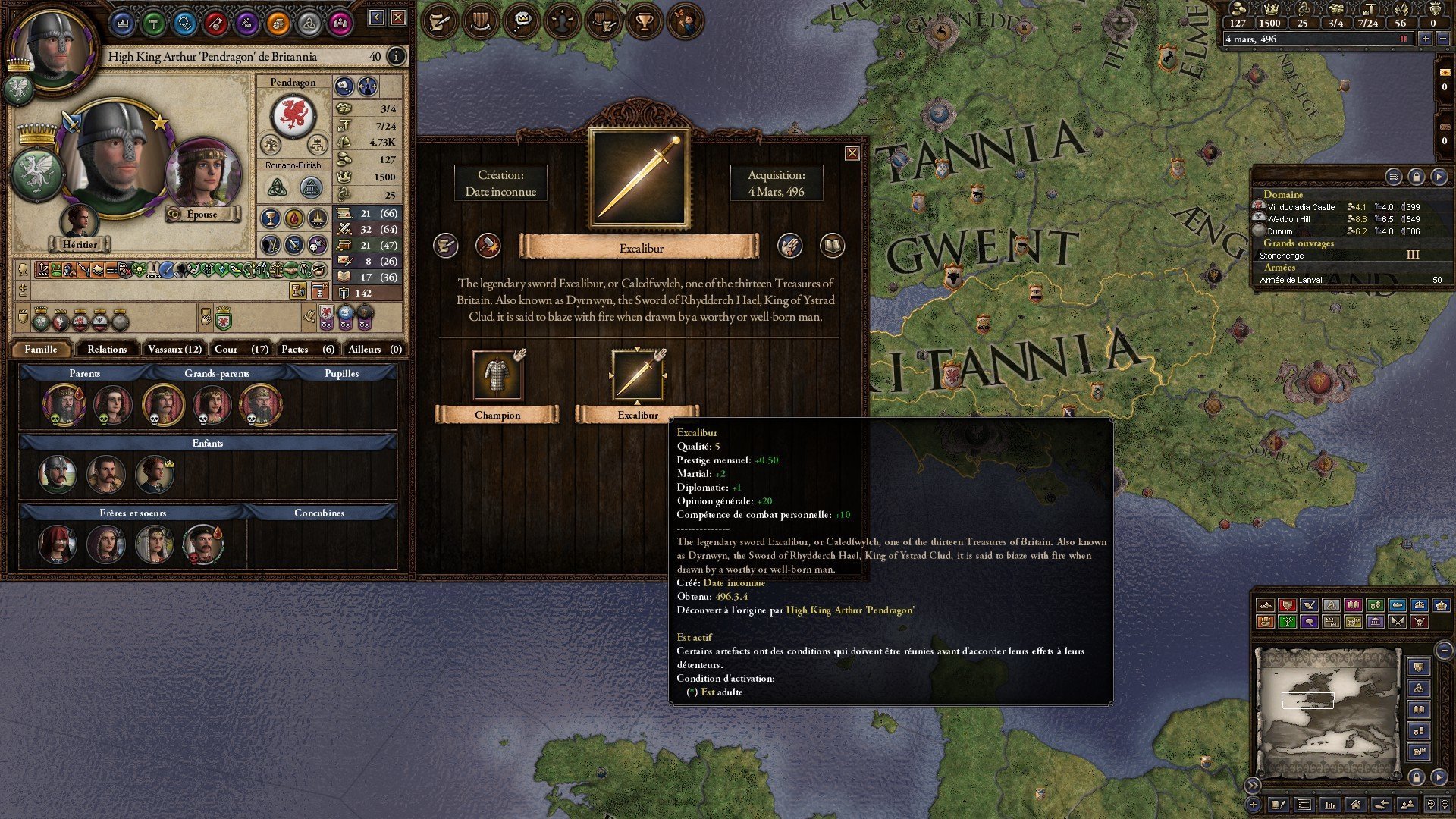
Task: Go to previous character with arrow button
Action: click(x=376, y=17)
